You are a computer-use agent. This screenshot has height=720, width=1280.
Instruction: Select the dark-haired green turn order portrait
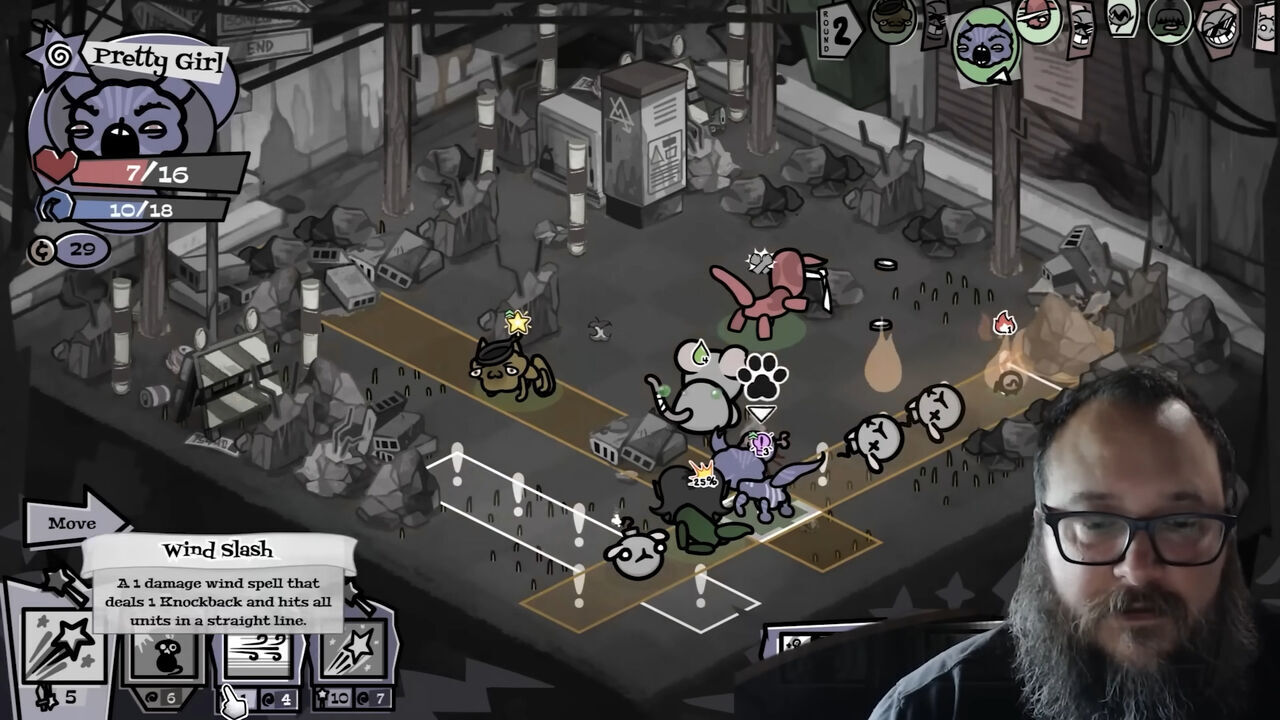[x=1170, y=20]
